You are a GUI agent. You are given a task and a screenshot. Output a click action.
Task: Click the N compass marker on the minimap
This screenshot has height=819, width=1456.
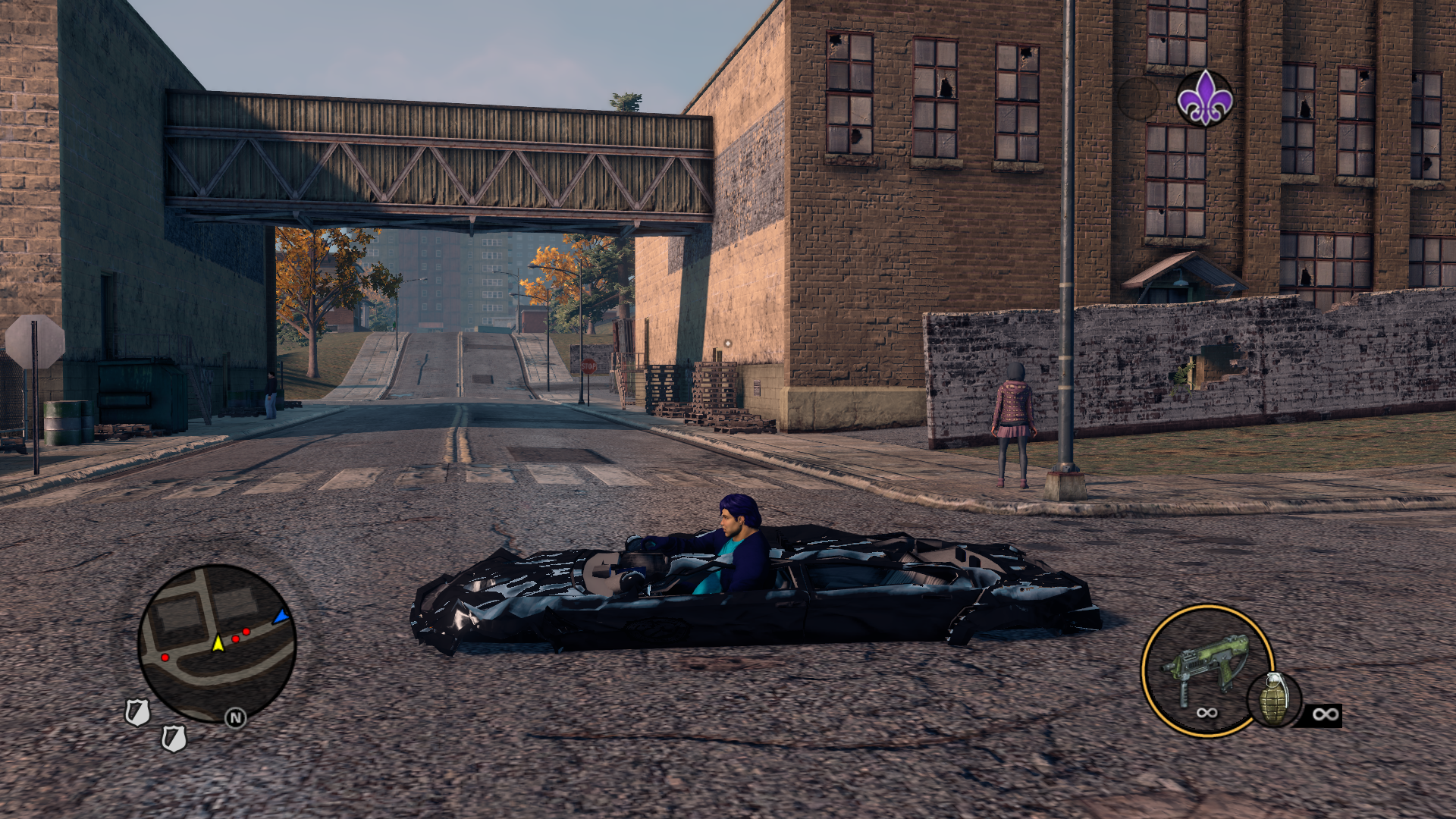point(235,717)
